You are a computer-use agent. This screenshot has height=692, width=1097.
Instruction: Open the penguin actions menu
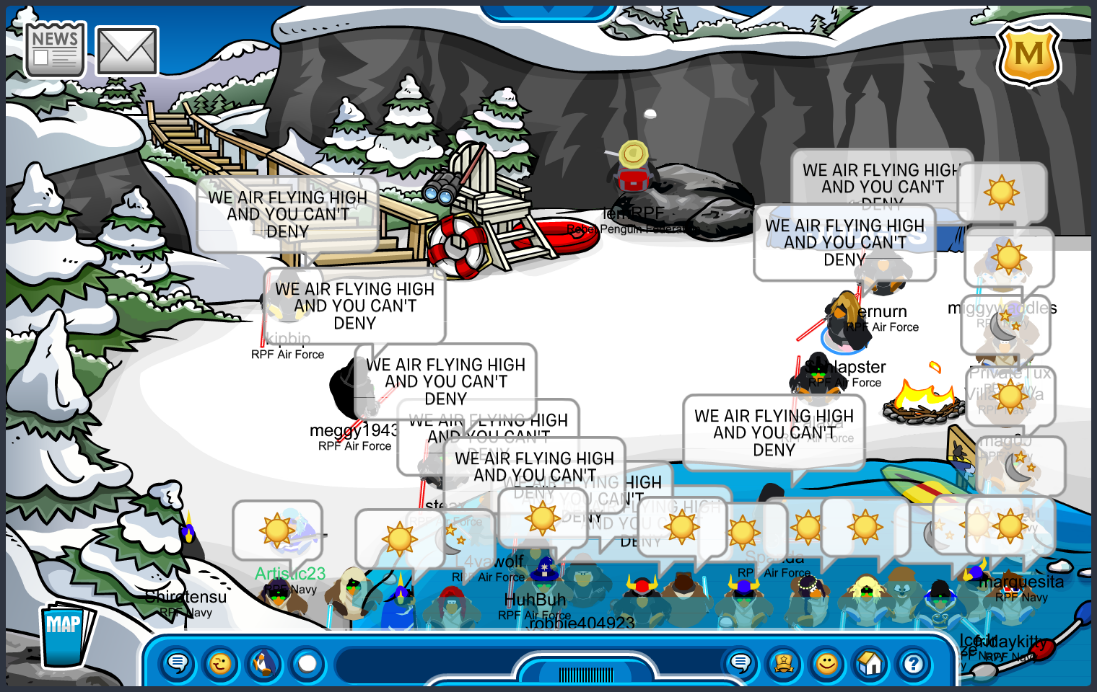(263, 662)
